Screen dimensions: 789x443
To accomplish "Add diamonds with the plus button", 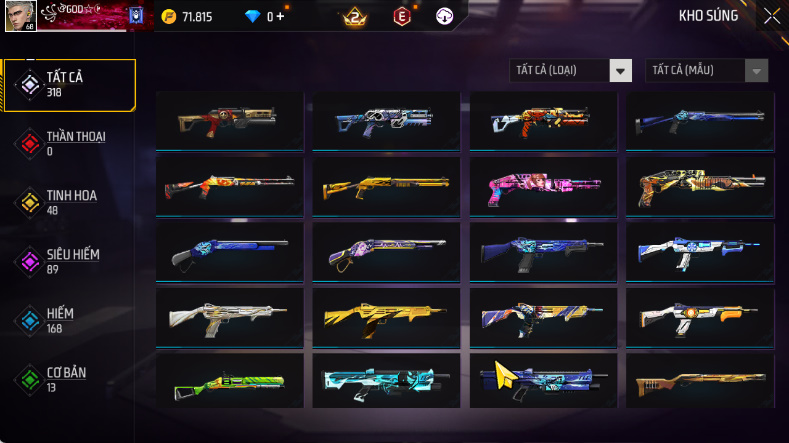I will (281, 17).
